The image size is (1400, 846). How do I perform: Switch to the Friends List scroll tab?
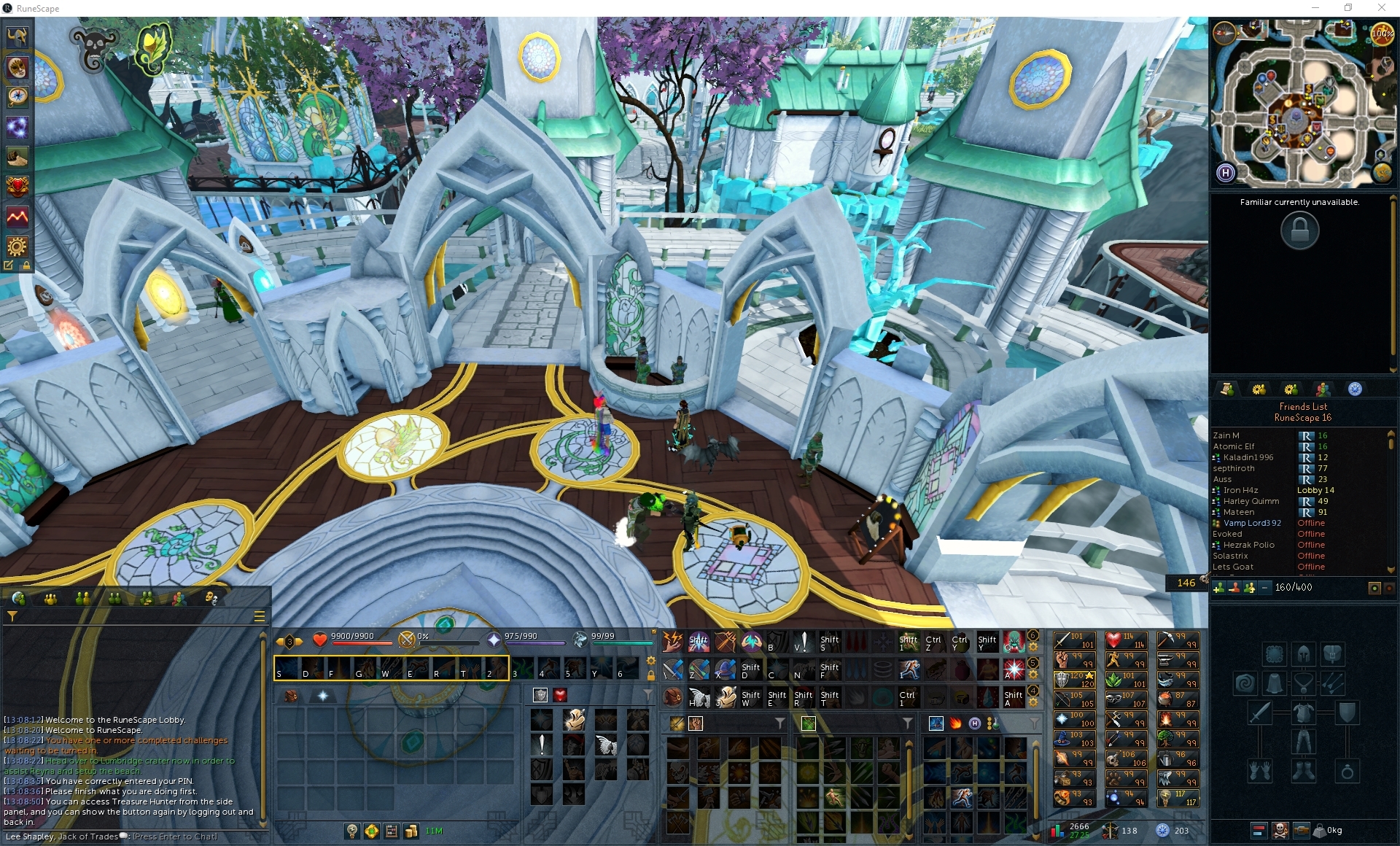pos(1229,389)
